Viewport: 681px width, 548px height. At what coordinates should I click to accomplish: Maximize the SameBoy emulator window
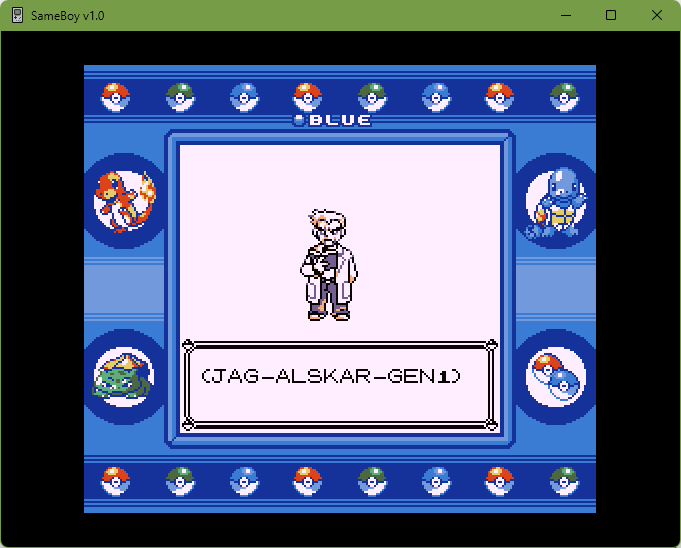click(611, 15)
